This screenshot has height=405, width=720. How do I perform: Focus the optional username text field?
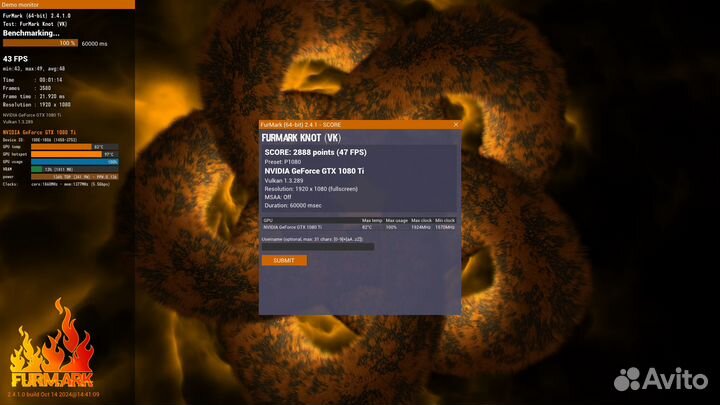tap(318, 246)
